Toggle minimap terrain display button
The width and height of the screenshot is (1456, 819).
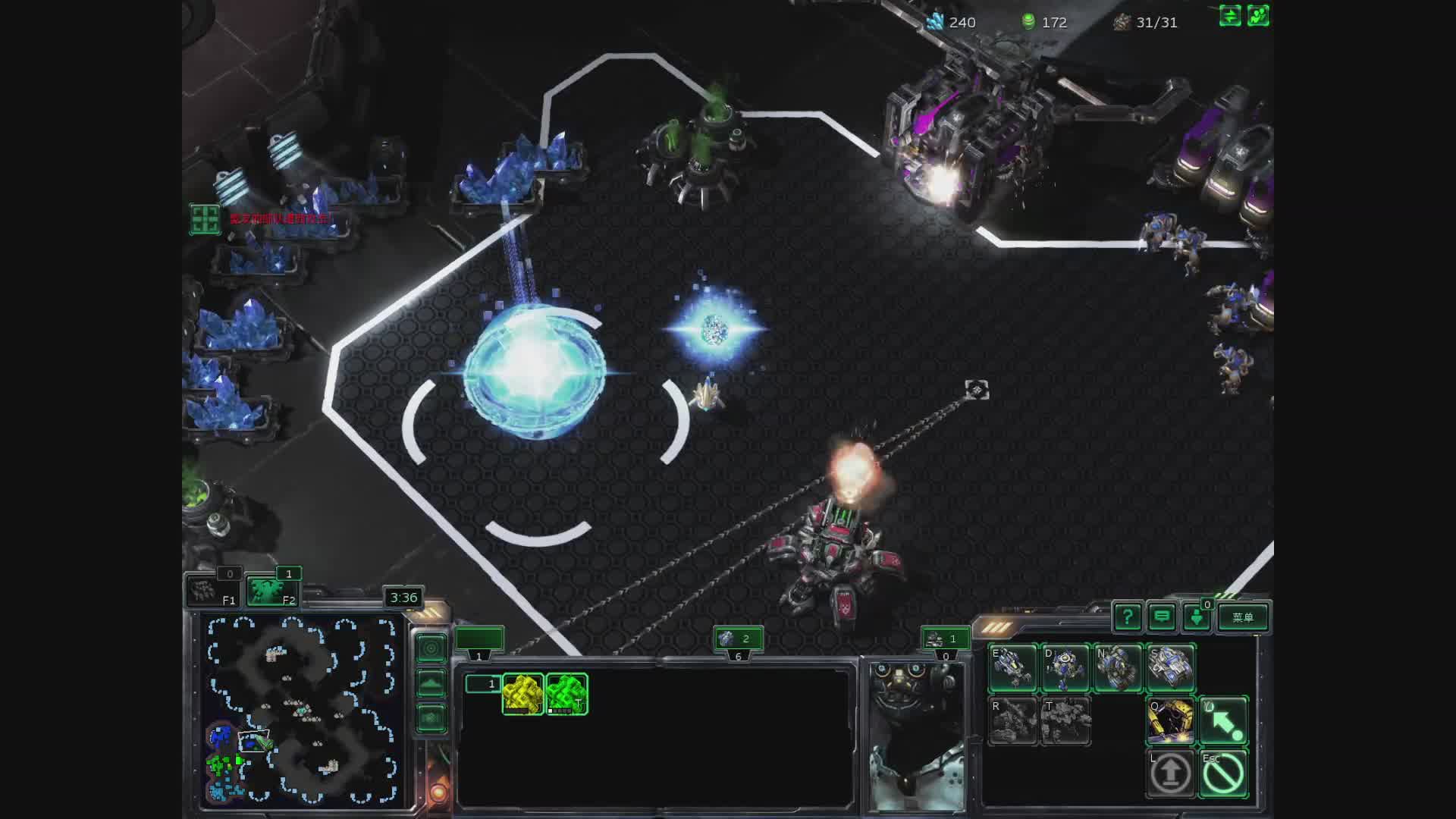pyautogui.click(x=431, y=683)
